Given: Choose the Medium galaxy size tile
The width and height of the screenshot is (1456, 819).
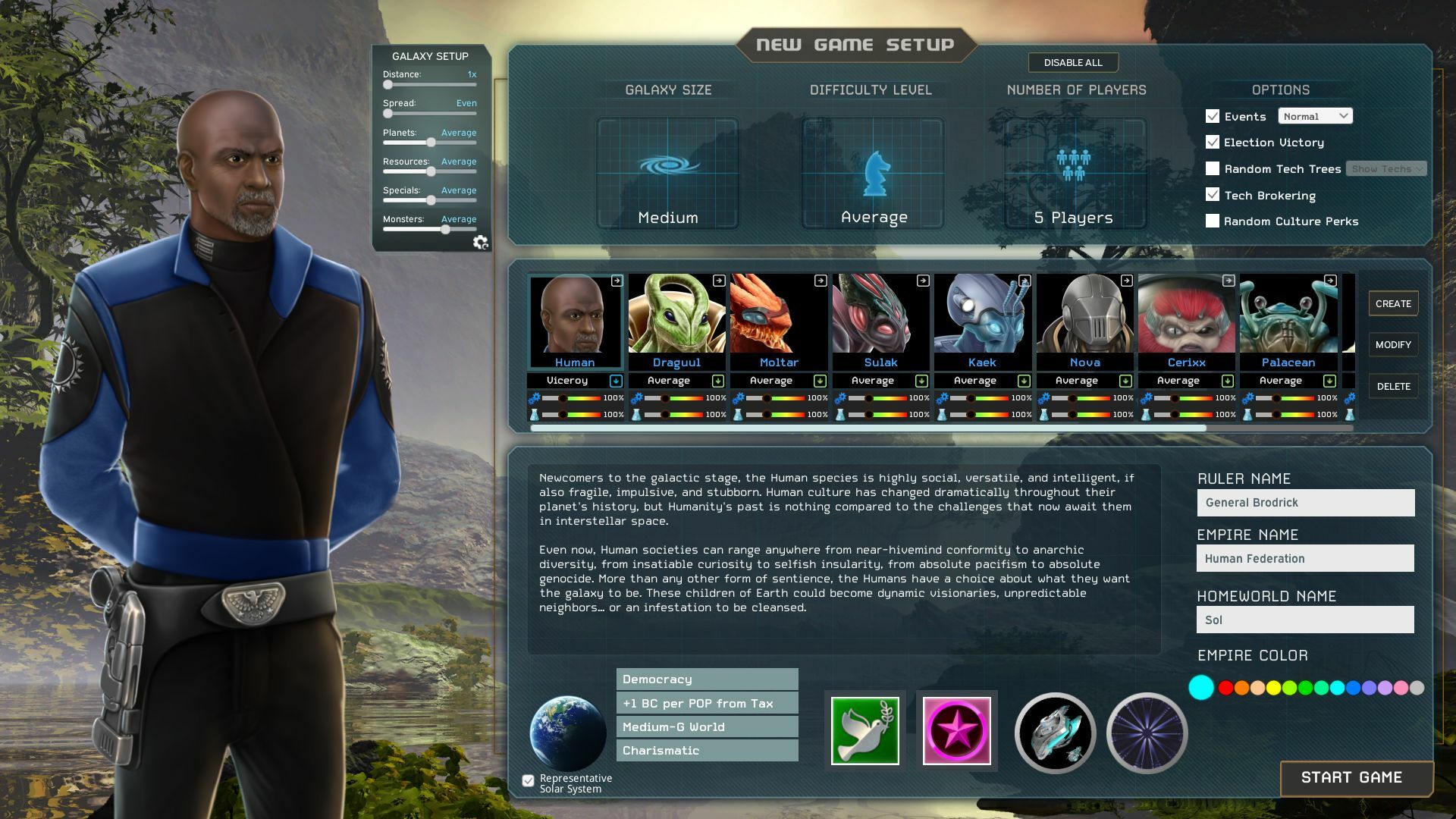Looking at the screenshot, I should (667, 173).
